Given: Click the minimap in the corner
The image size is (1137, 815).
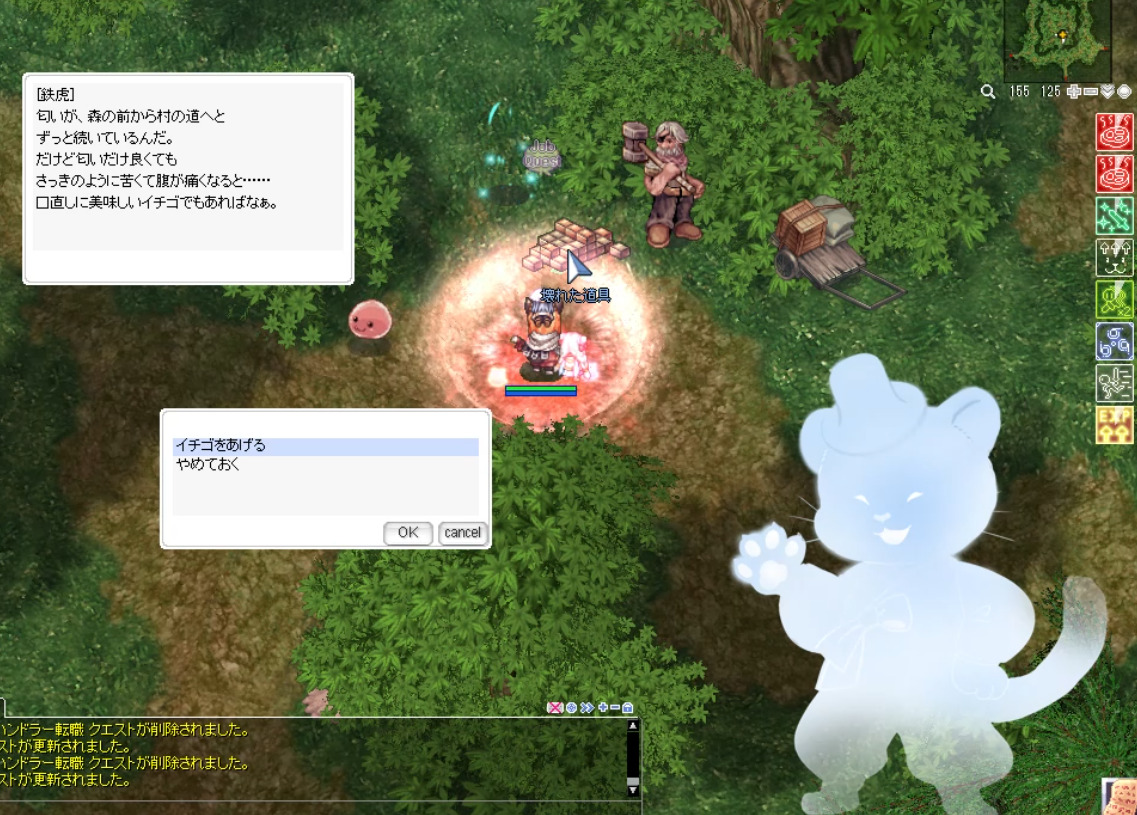Looking at the screenshot, I should point(1057,38).
